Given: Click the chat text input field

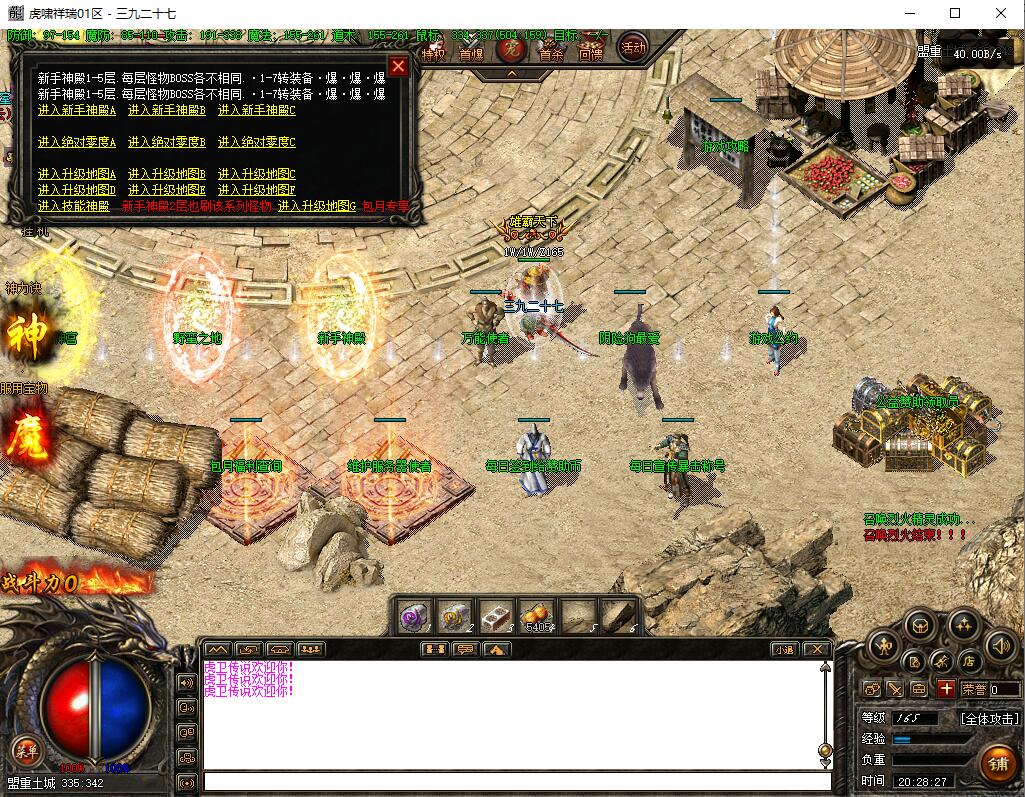Looking at the screenshot, I should [x=515, y=781].
